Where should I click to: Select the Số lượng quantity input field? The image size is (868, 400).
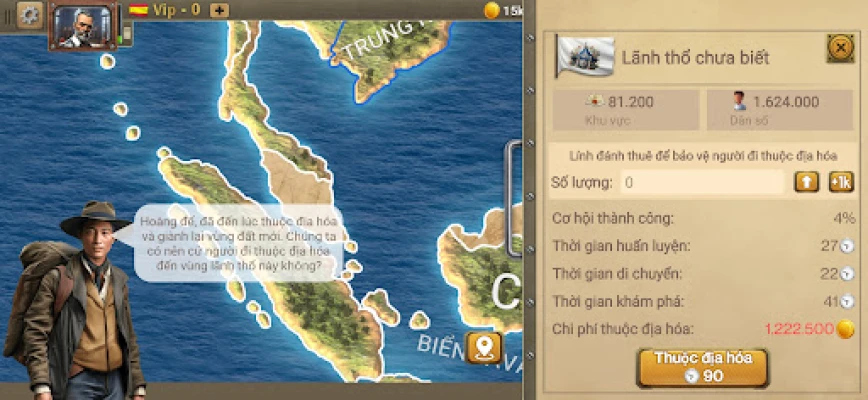tap(700, 182)
